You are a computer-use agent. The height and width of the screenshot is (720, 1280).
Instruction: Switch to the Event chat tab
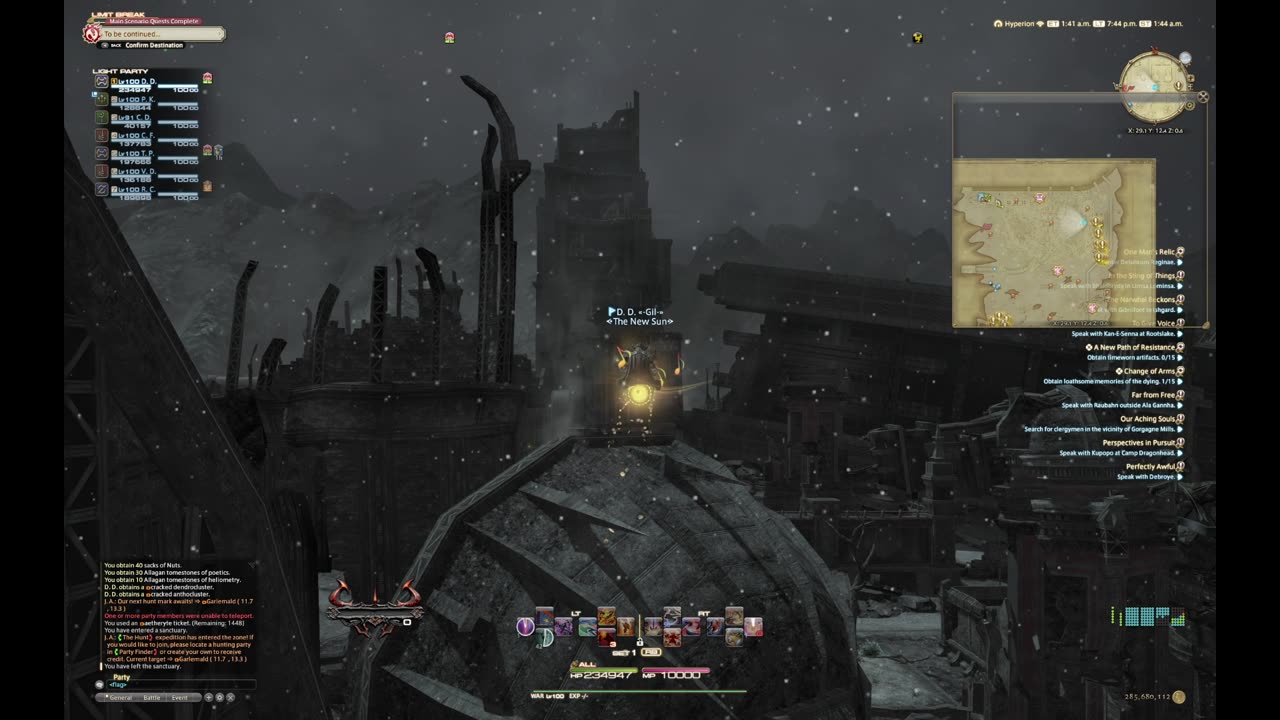[x=180, y=697]
